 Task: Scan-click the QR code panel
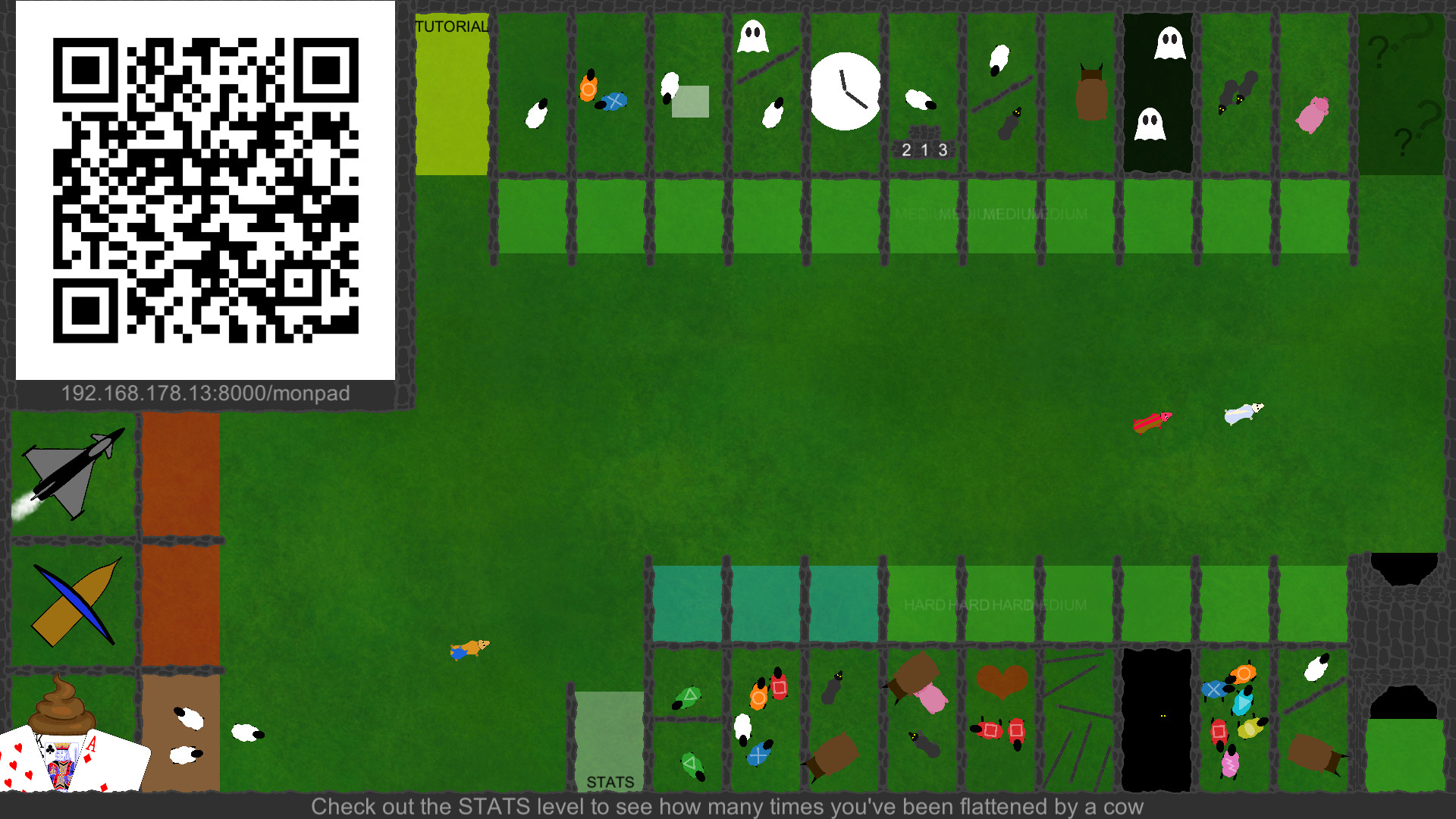(205, 190)
